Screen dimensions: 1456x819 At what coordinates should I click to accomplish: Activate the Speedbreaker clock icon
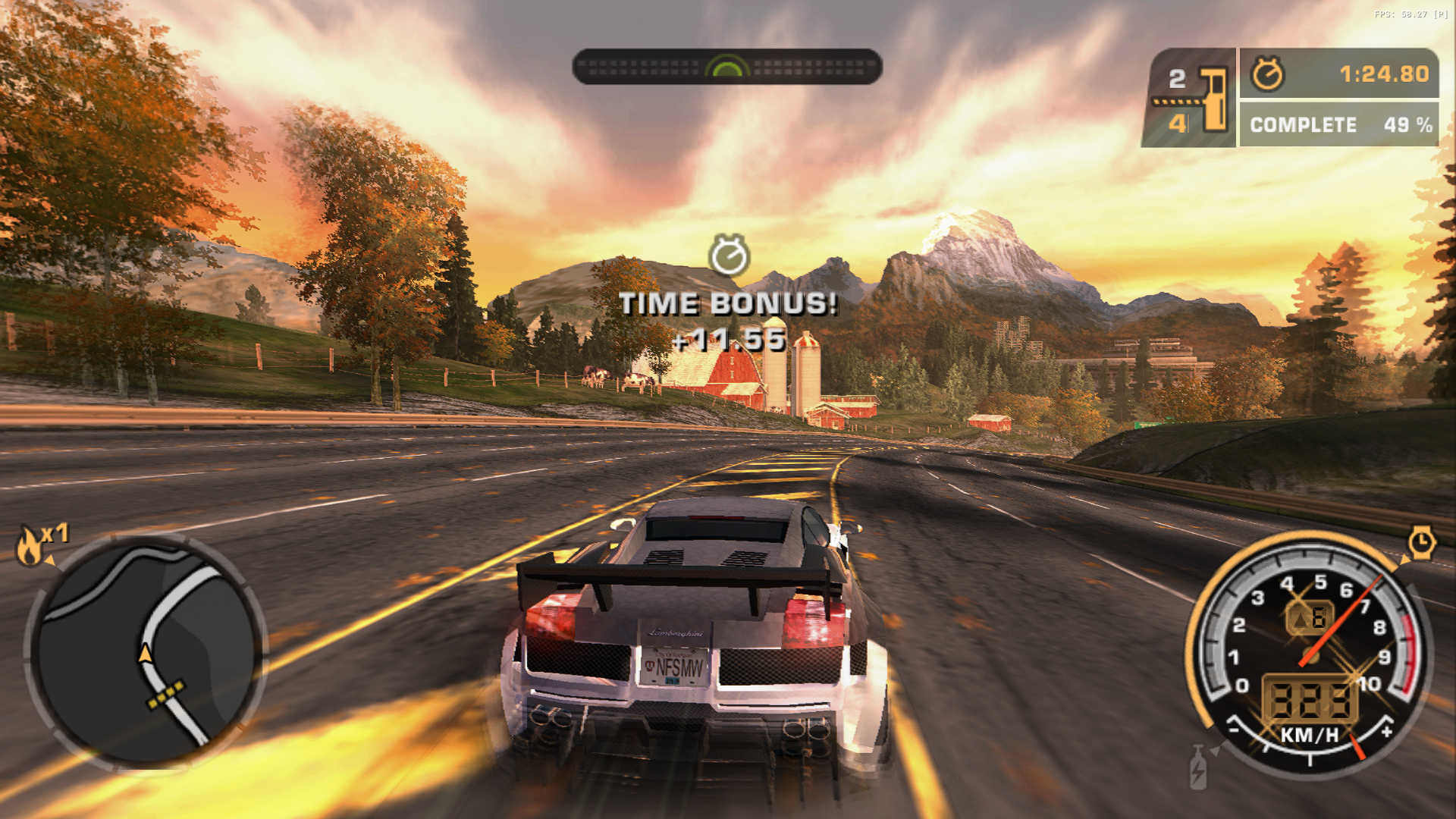click(x=1421, y=543)
